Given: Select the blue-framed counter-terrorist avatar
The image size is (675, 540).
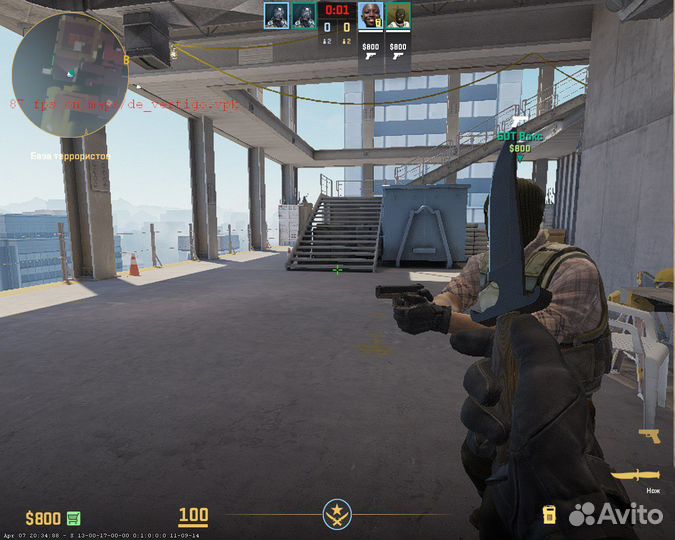Looking at the screenshot, I should point(276,15).
